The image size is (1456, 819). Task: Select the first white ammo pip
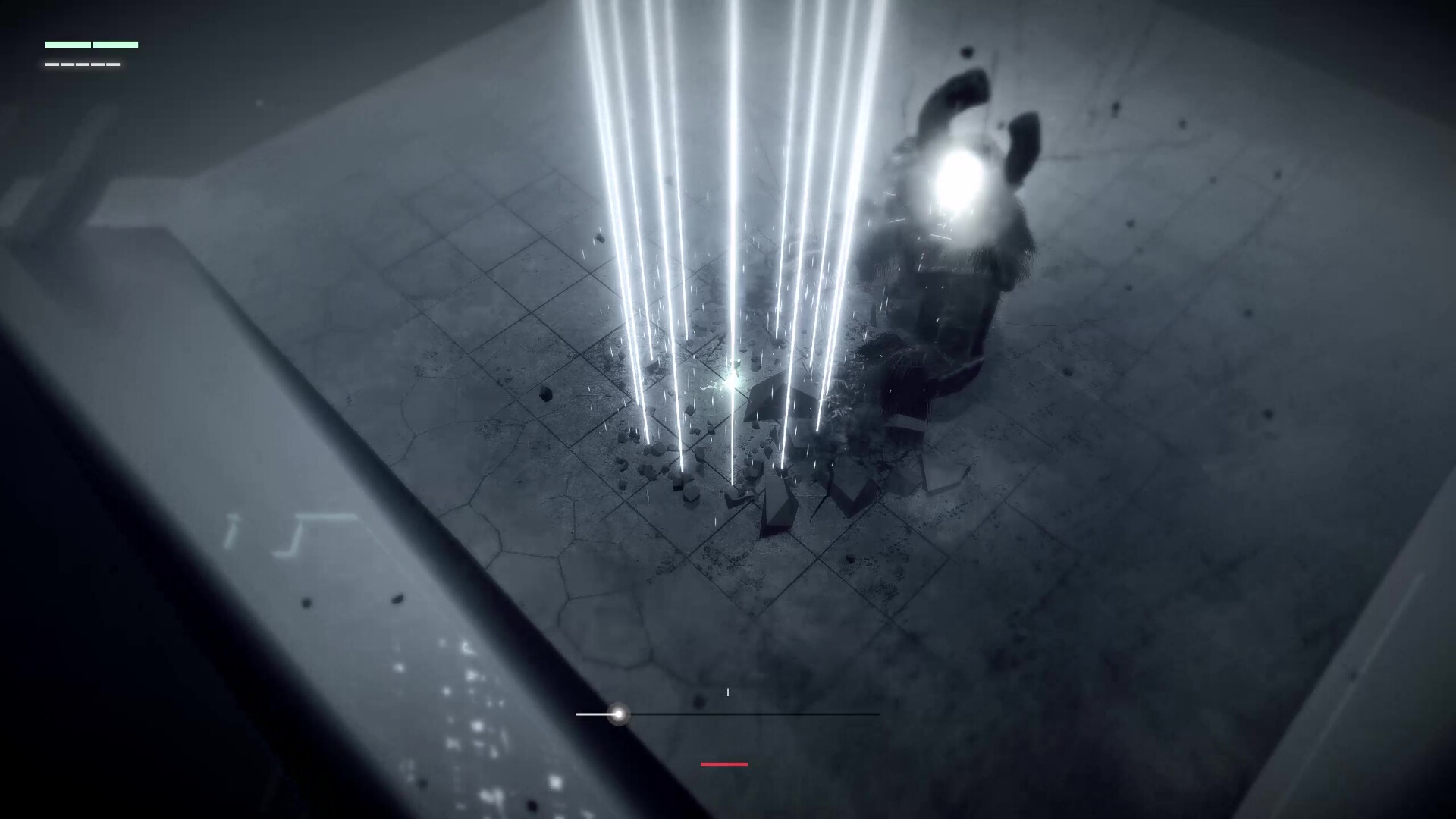[x=52, y=66]
